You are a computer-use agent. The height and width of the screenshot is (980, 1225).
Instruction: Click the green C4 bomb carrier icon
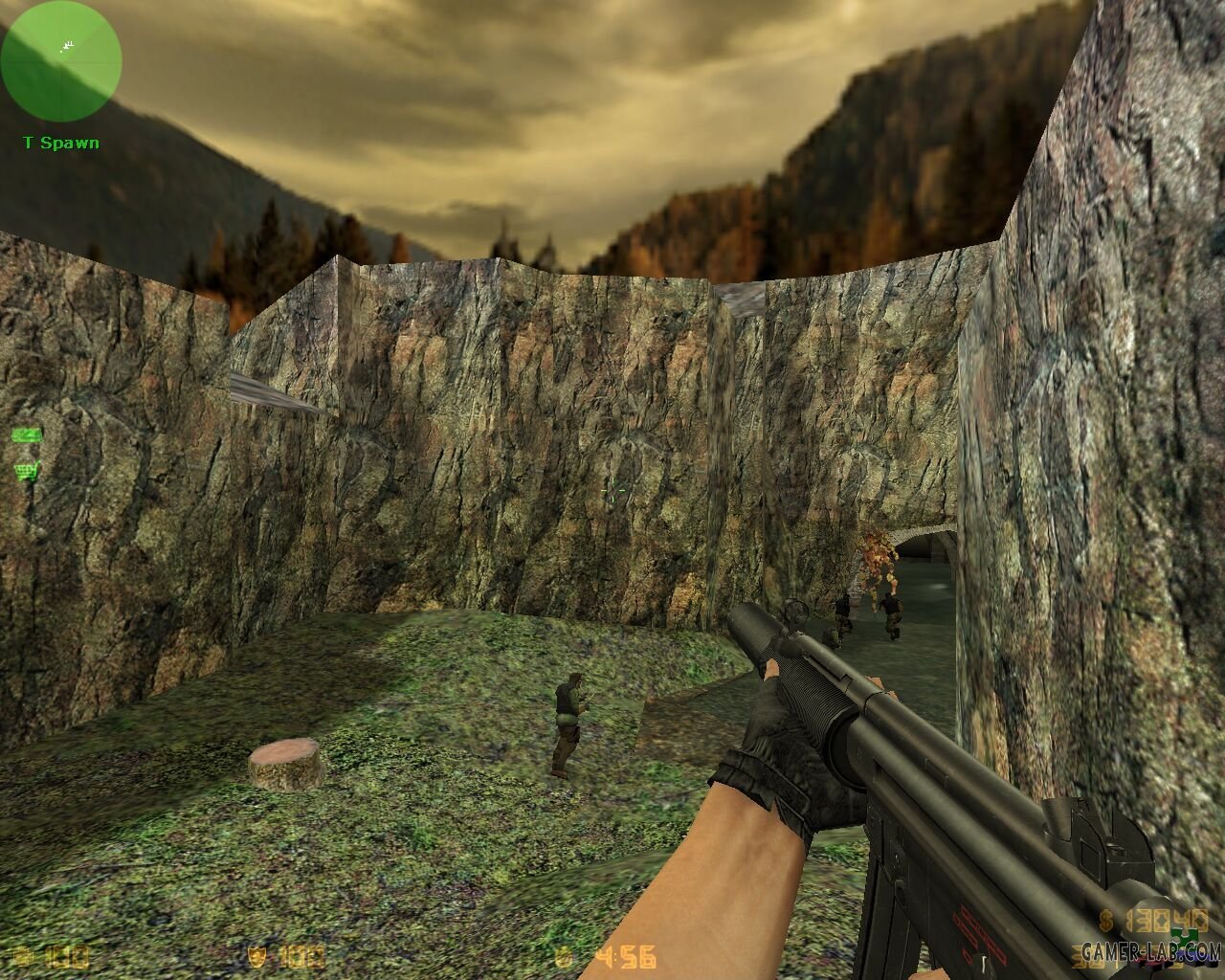(27, 435)
